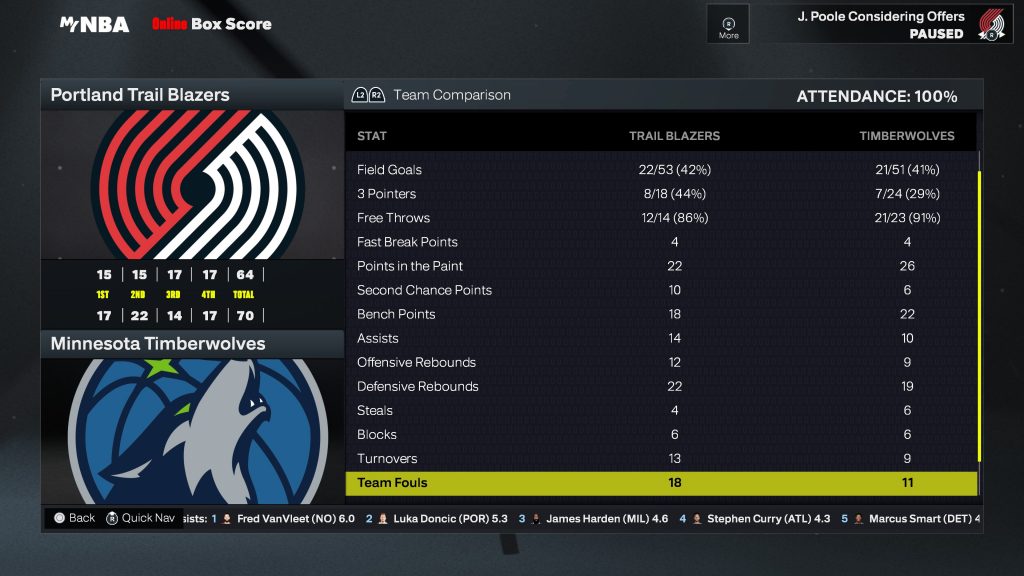The width and height of the screenshot is (1024, 576).
Task: Go back using the Back button
Action: [x=75, y=518]
